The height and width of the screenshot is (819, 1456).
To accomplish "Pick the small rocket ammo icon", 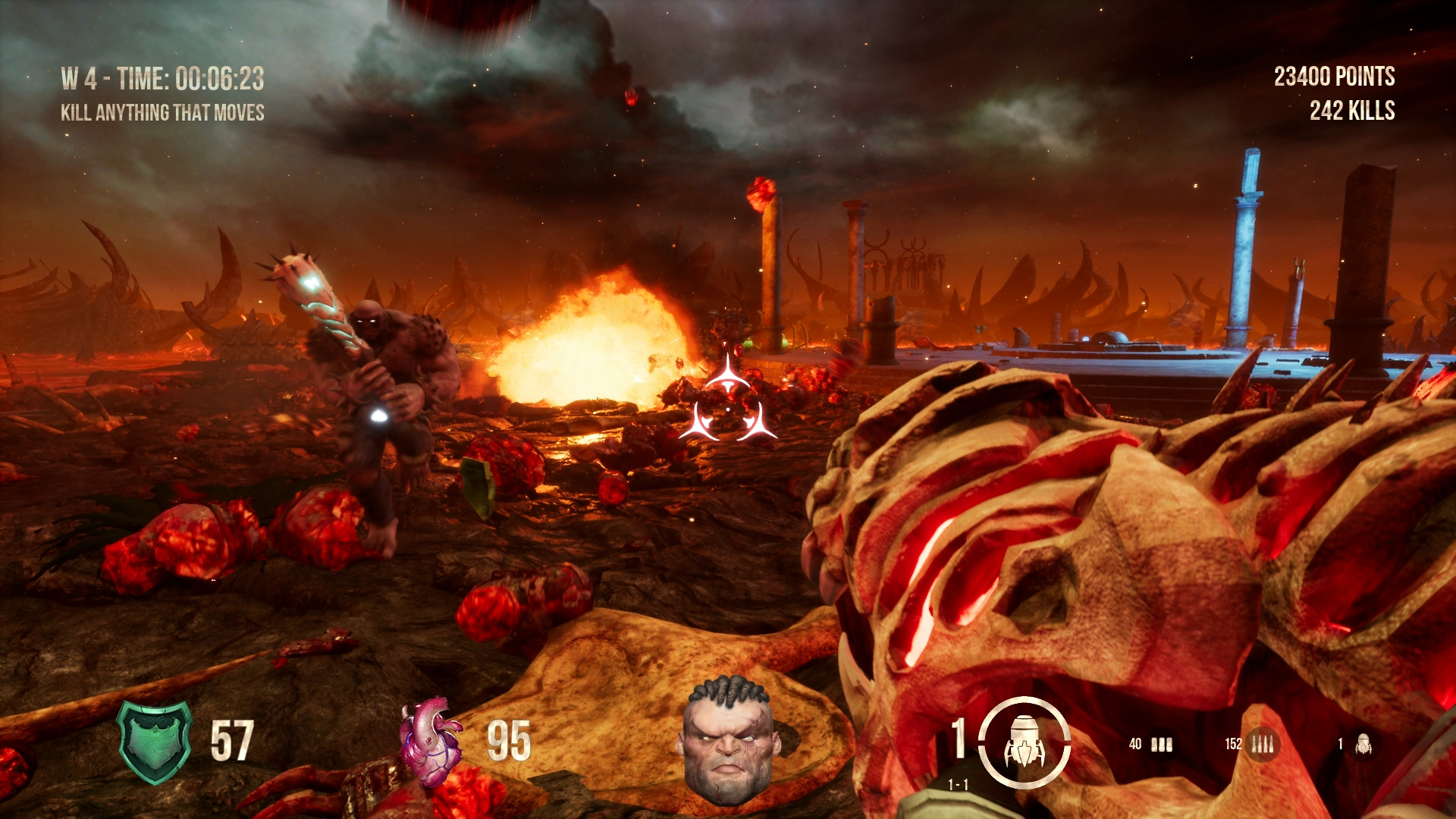I will (1363, 745).
